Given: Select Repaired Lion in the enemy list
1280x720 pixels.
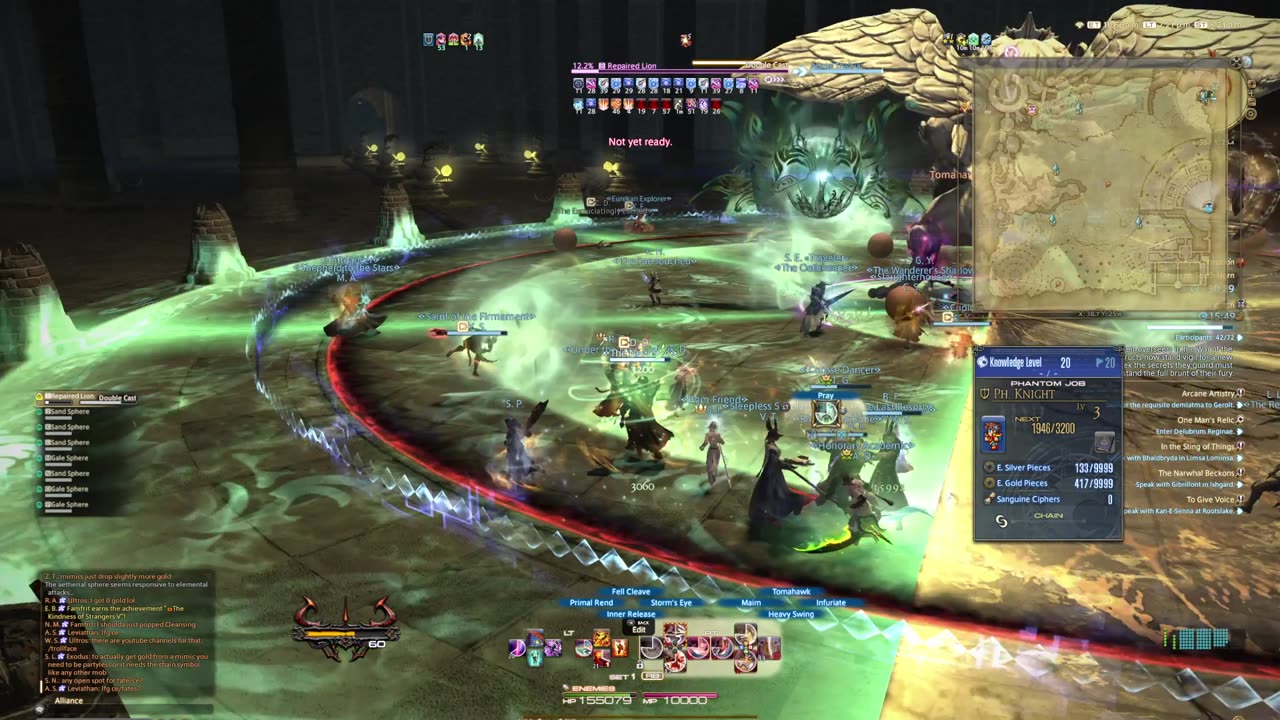Looking at the screenshot, I should click(x=66, y=398).
